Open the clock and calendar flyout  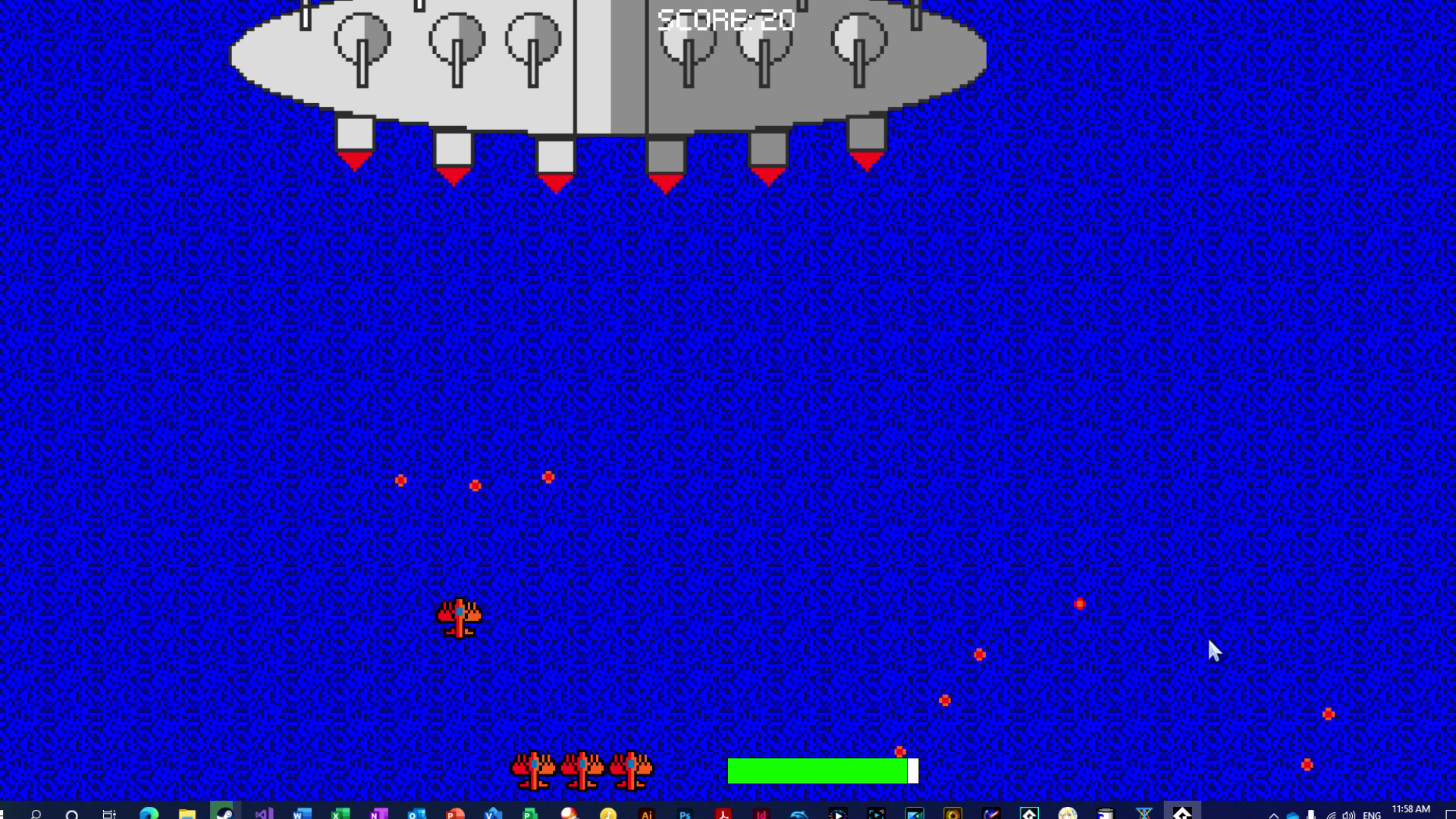coord(1409,810)
